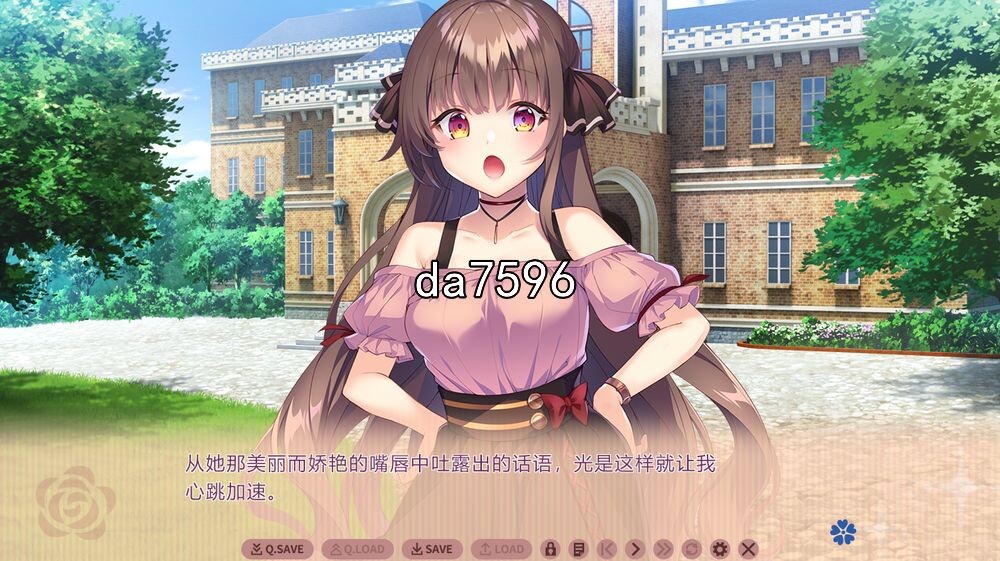1000x561 pixels.
Task: Open the LOAD menu
Action: (x=501, y=549)
